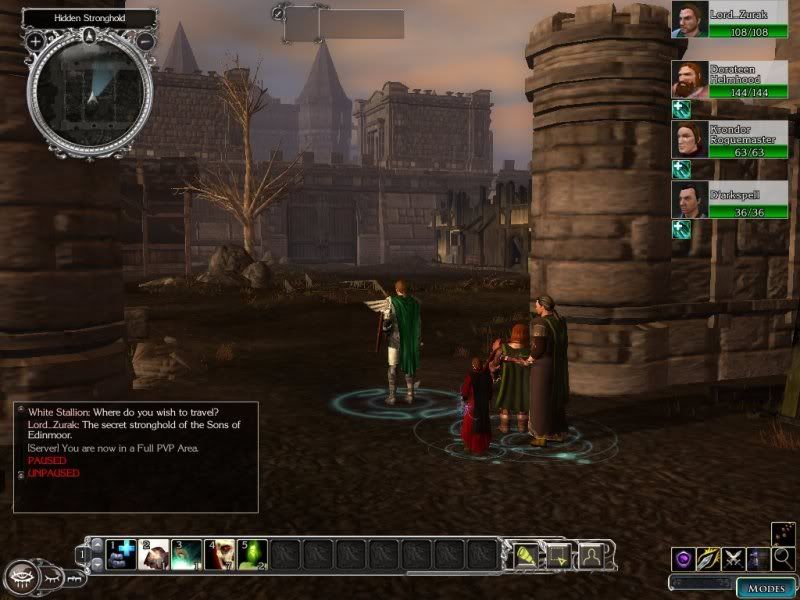Pick D'arkspell's party portrait

click(x=689, y=199)
